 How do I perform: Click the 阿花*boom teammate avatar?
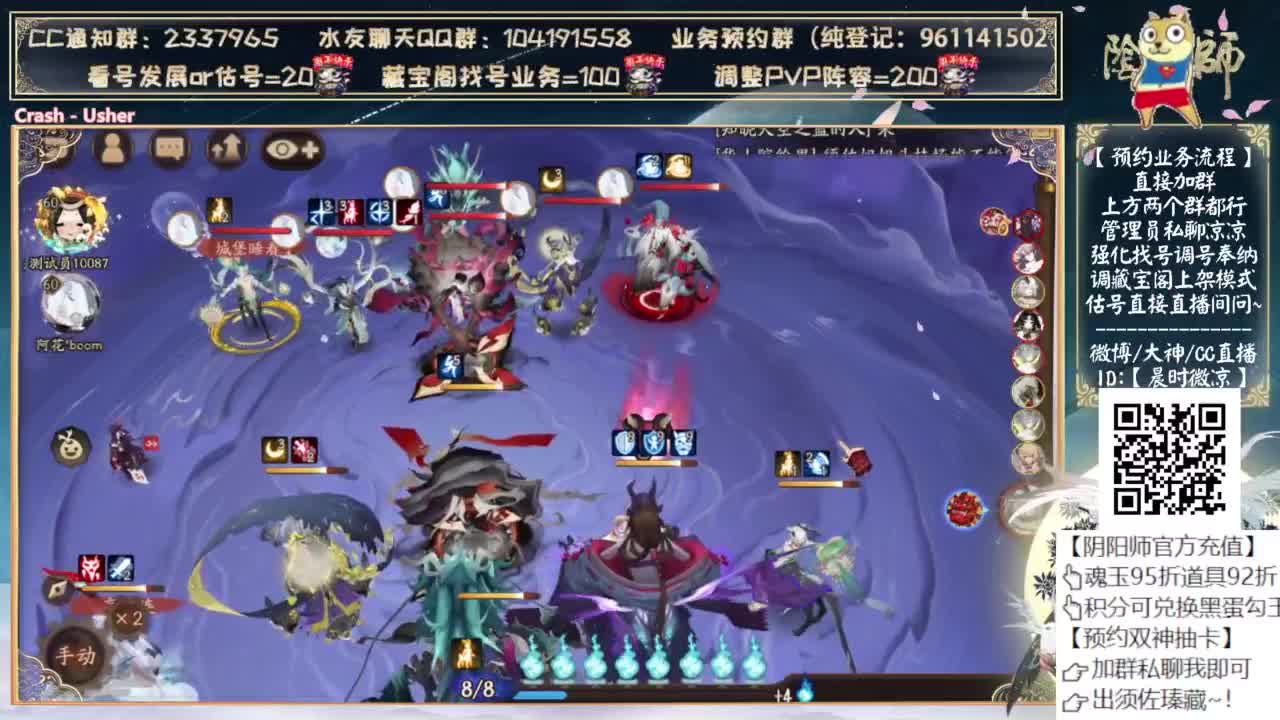click(x=73, y=299)
